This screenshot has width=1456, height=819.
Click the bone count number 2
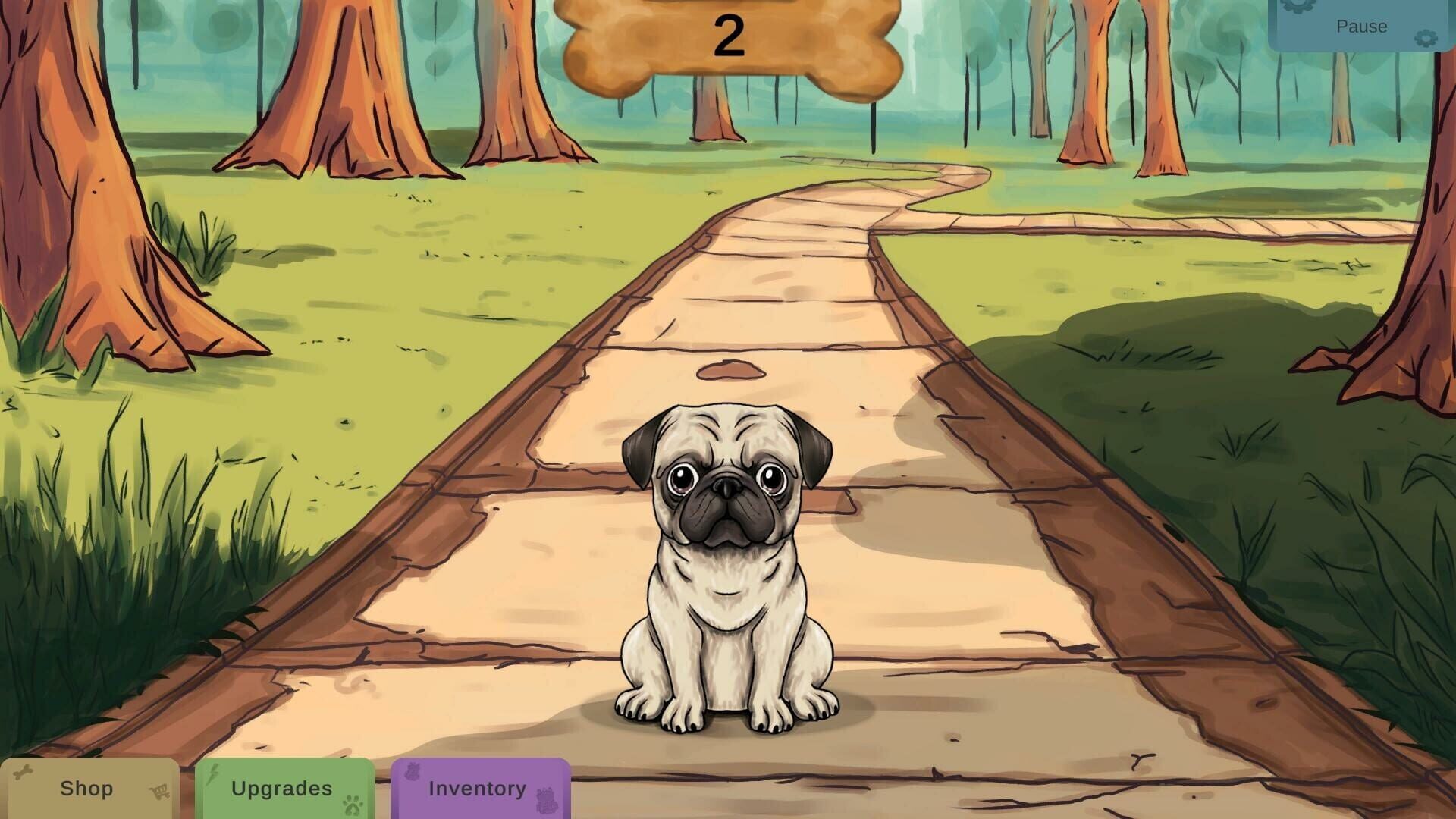(x=730, y=34)
